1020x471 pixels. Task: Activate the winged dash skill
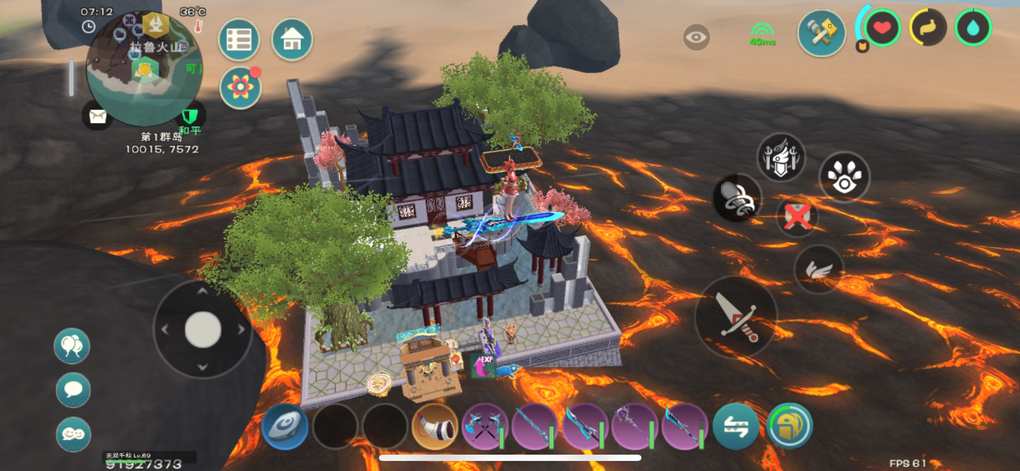point(818,269)
